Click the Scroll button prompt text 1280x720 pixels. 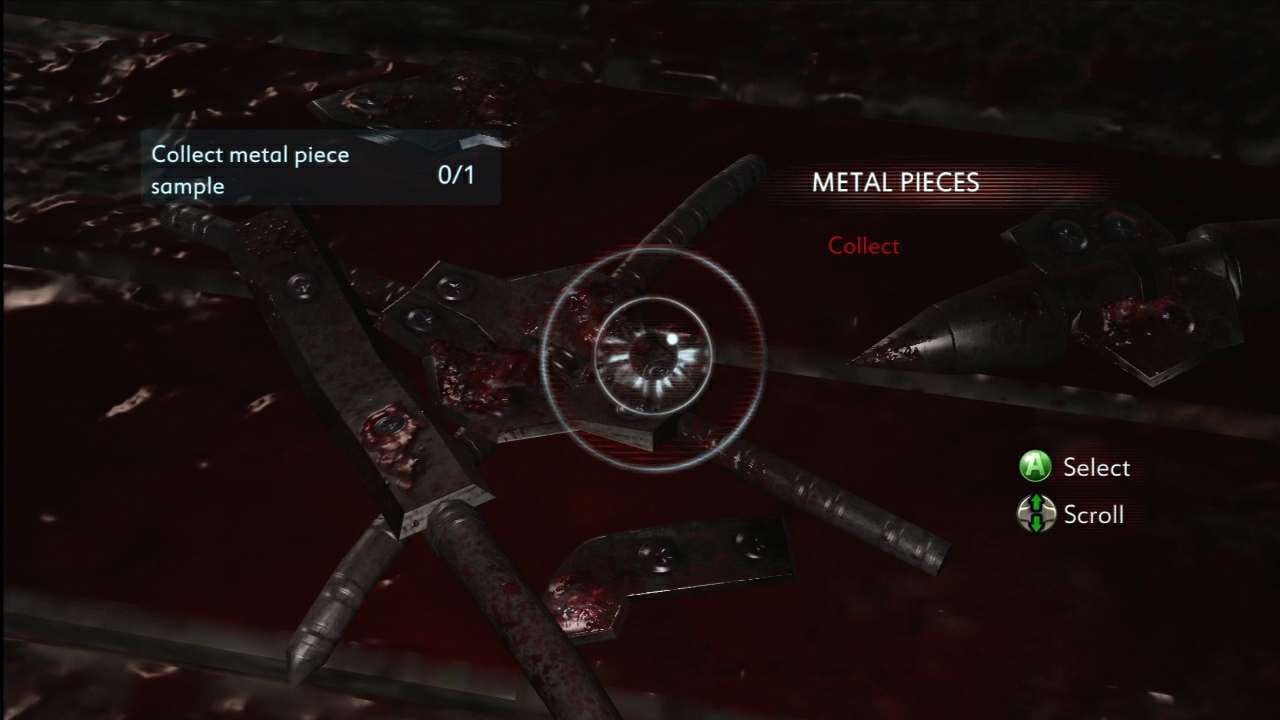[1094, 515]
